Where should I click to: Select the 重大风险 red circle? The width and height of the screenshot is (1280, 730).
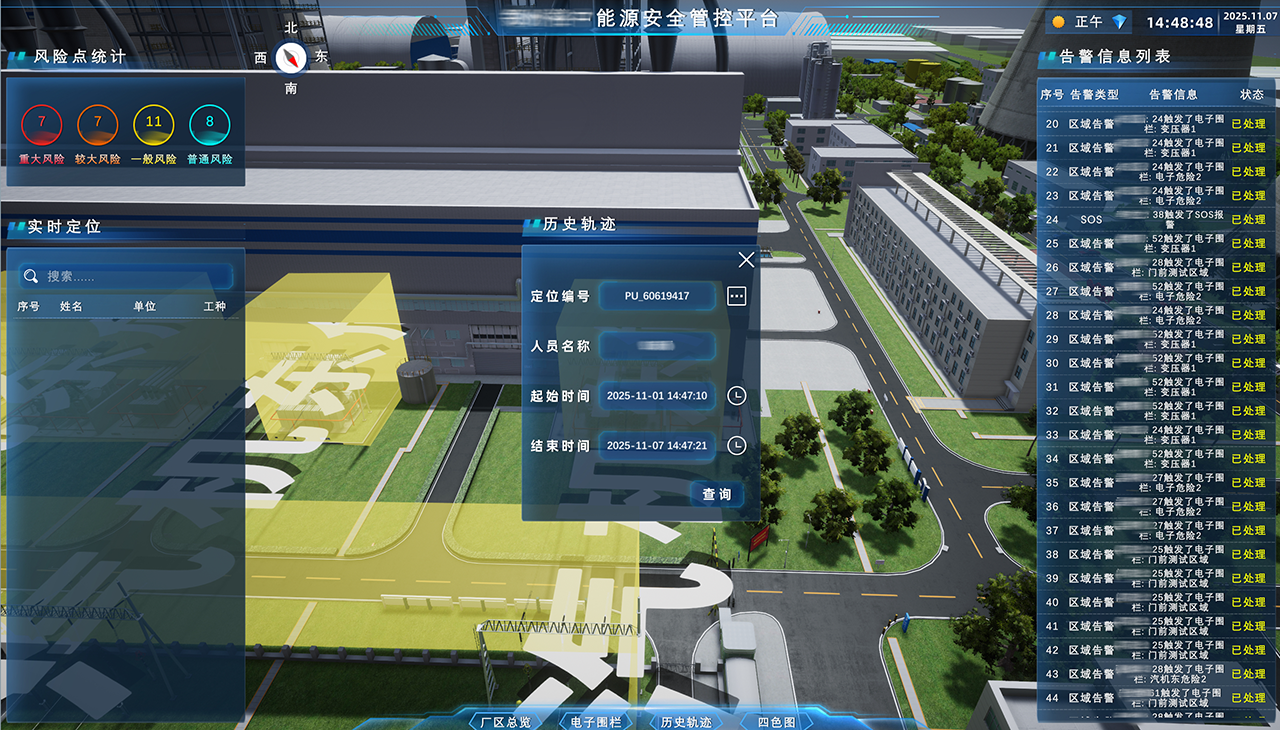pos(42,125)
